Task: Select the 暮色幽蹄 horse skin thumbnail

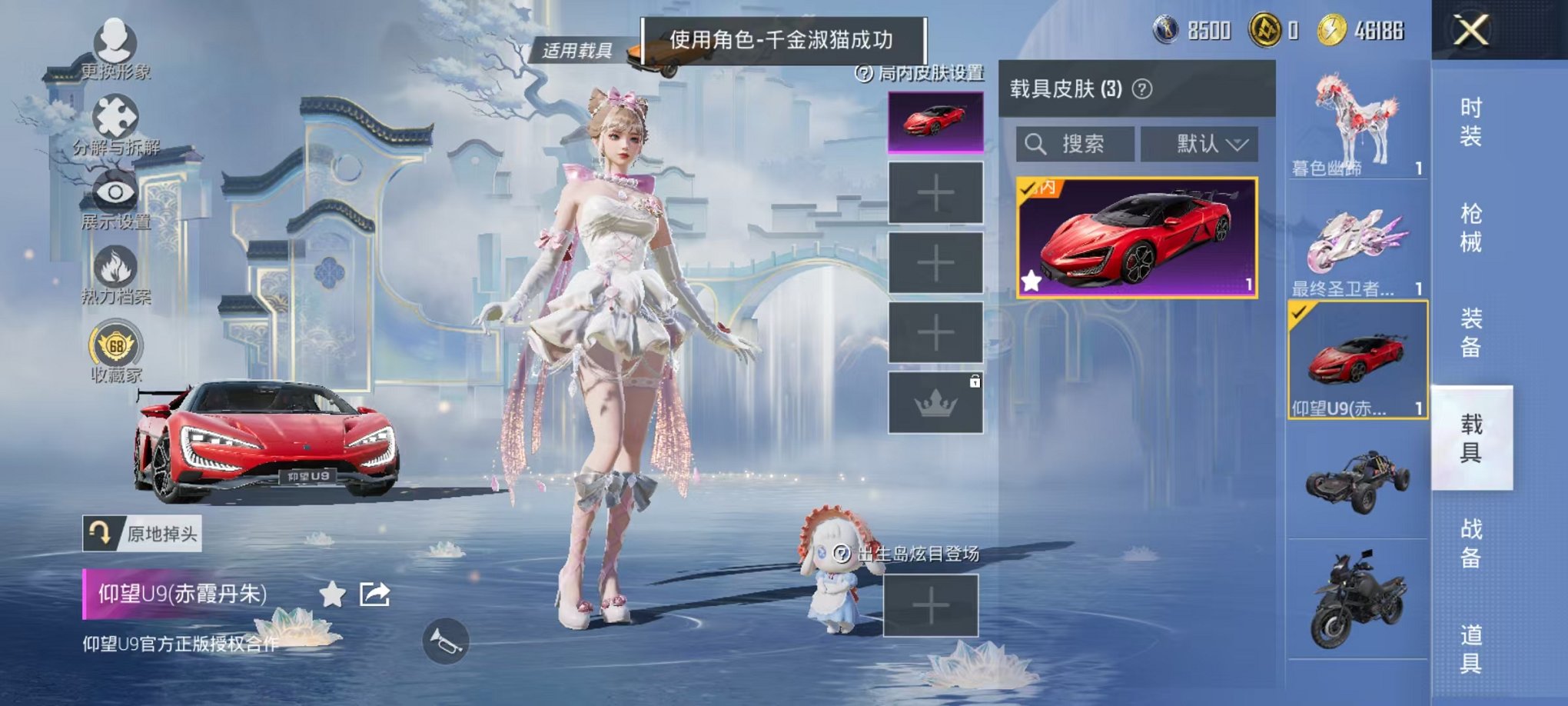Action: (1357, 123)
